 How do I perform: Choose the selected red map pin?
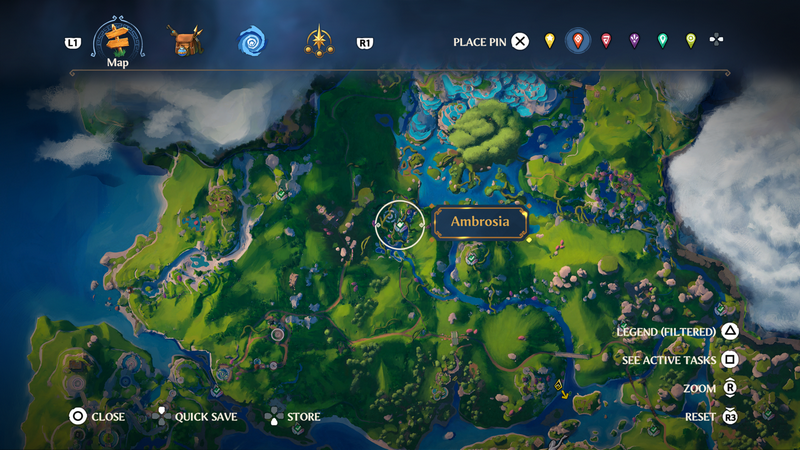coord(577,41)
